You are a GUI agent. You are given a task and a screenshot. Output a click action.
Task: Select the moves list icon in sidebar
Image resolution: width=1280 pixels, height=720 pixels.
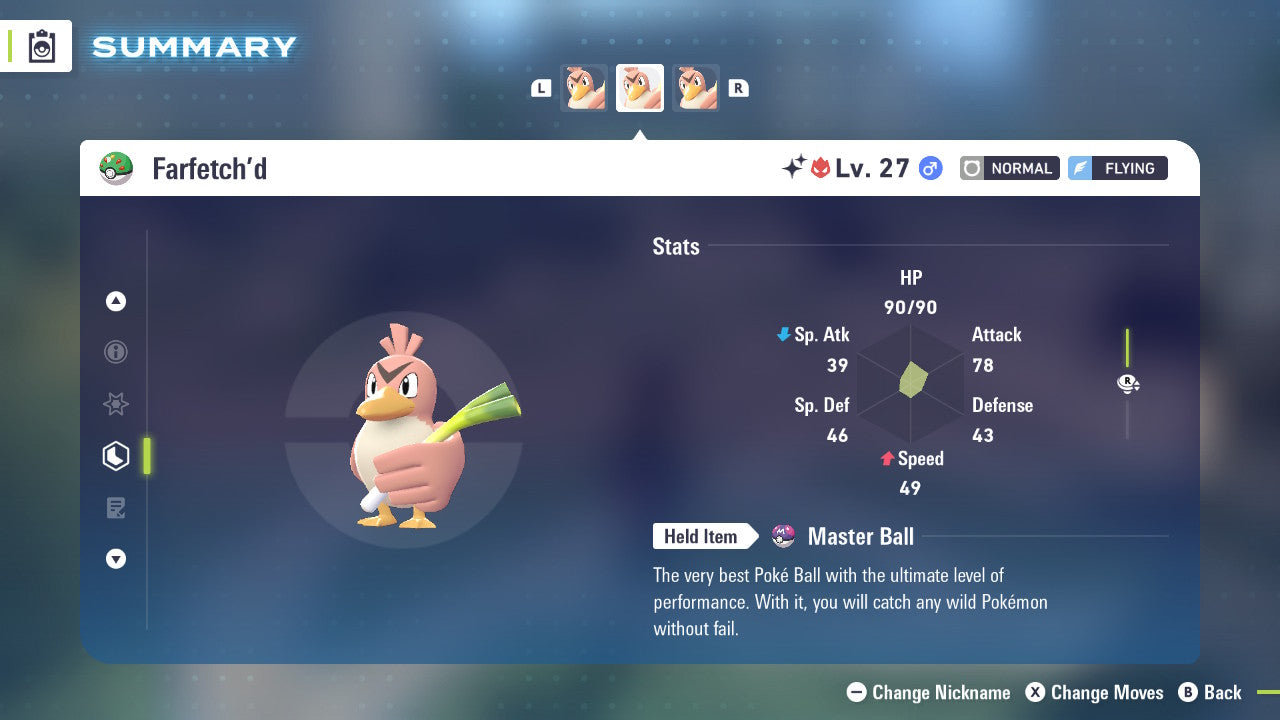click(116, 507)
